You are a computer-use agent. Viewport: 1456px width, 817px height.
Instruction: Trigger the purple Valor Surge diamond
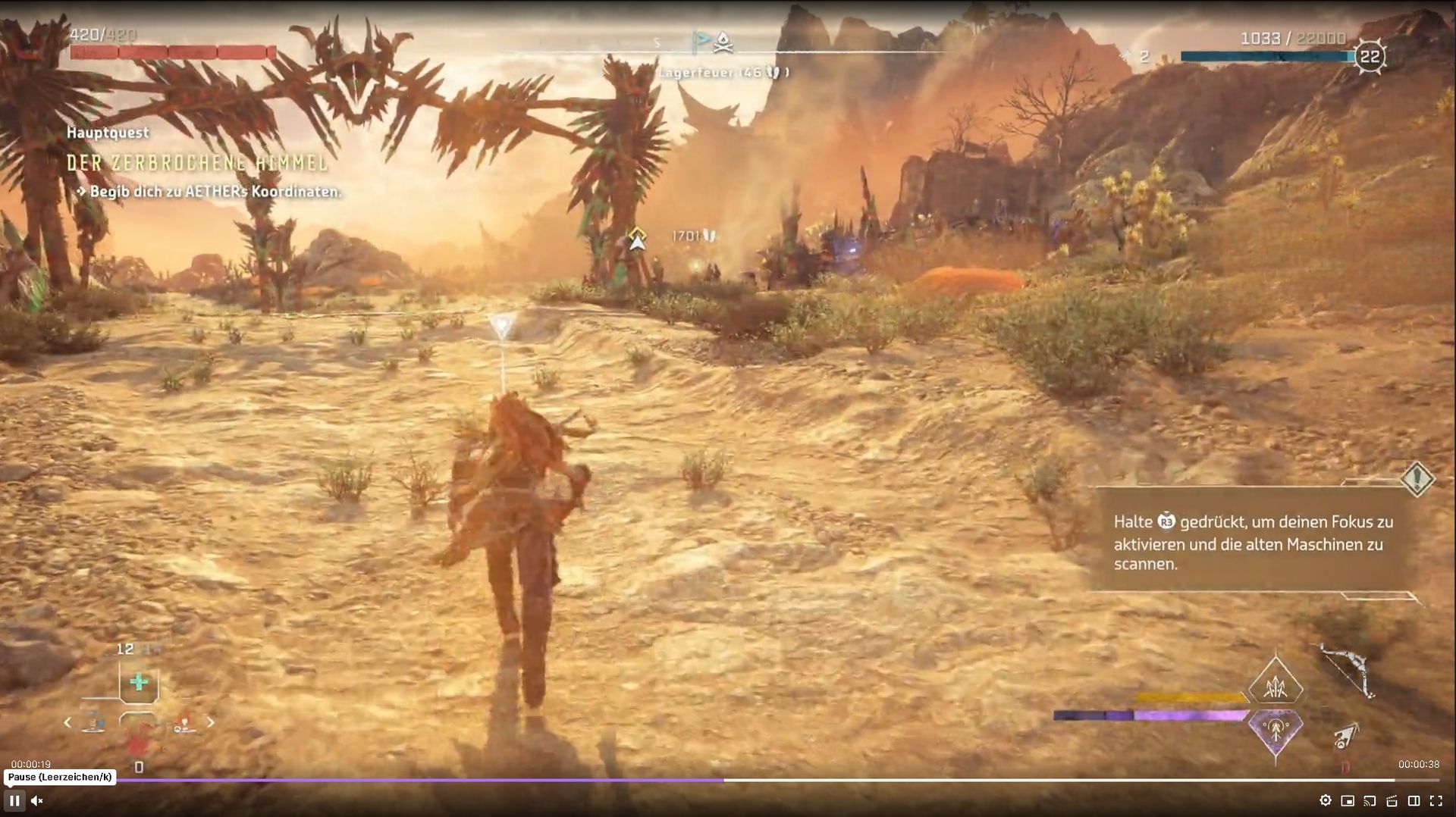(x=1276, y=730)
